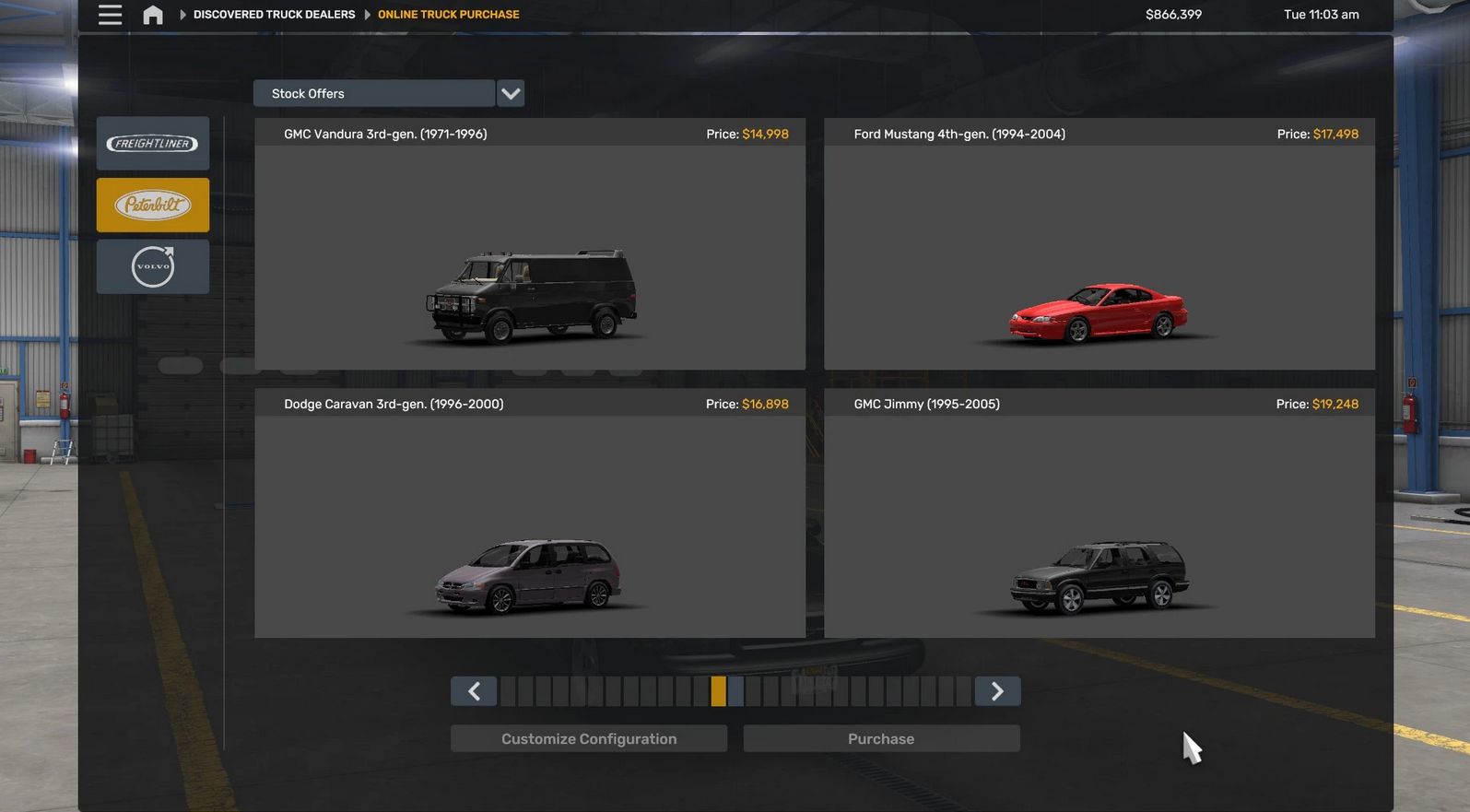Click the home icon in the breadcrumb bar
This screenshot has height=812, width=1470.
153,14
